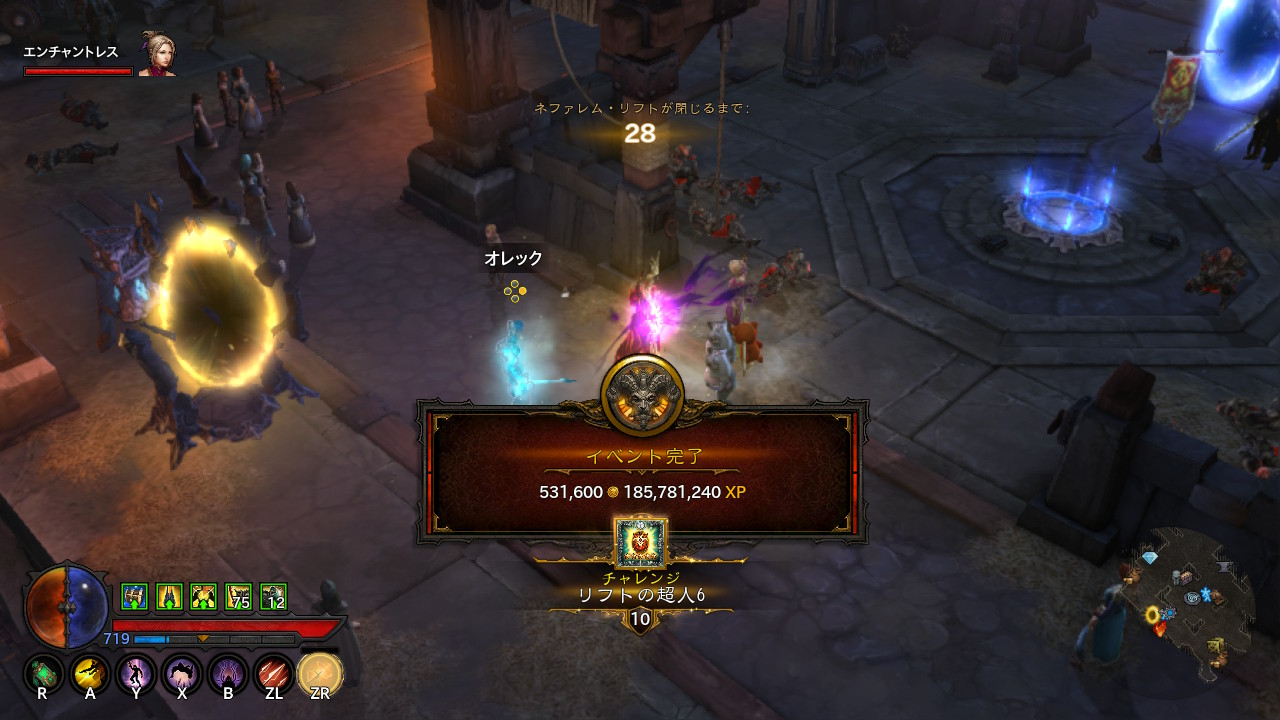
Task: Inspect the golden spires buff icon
Action: [x=169, y=597]
